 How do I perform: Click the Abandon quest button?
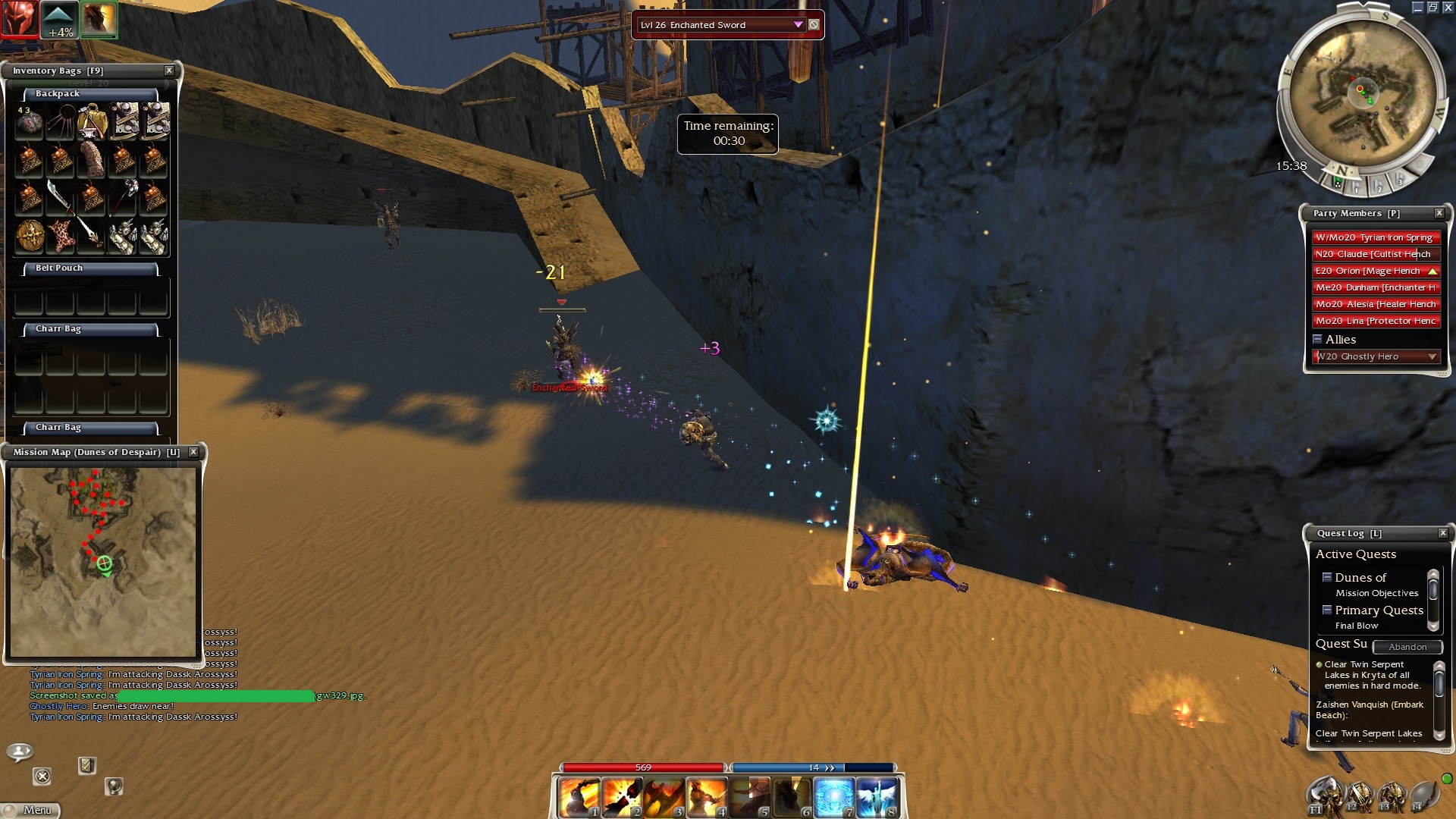point(1407,647)
